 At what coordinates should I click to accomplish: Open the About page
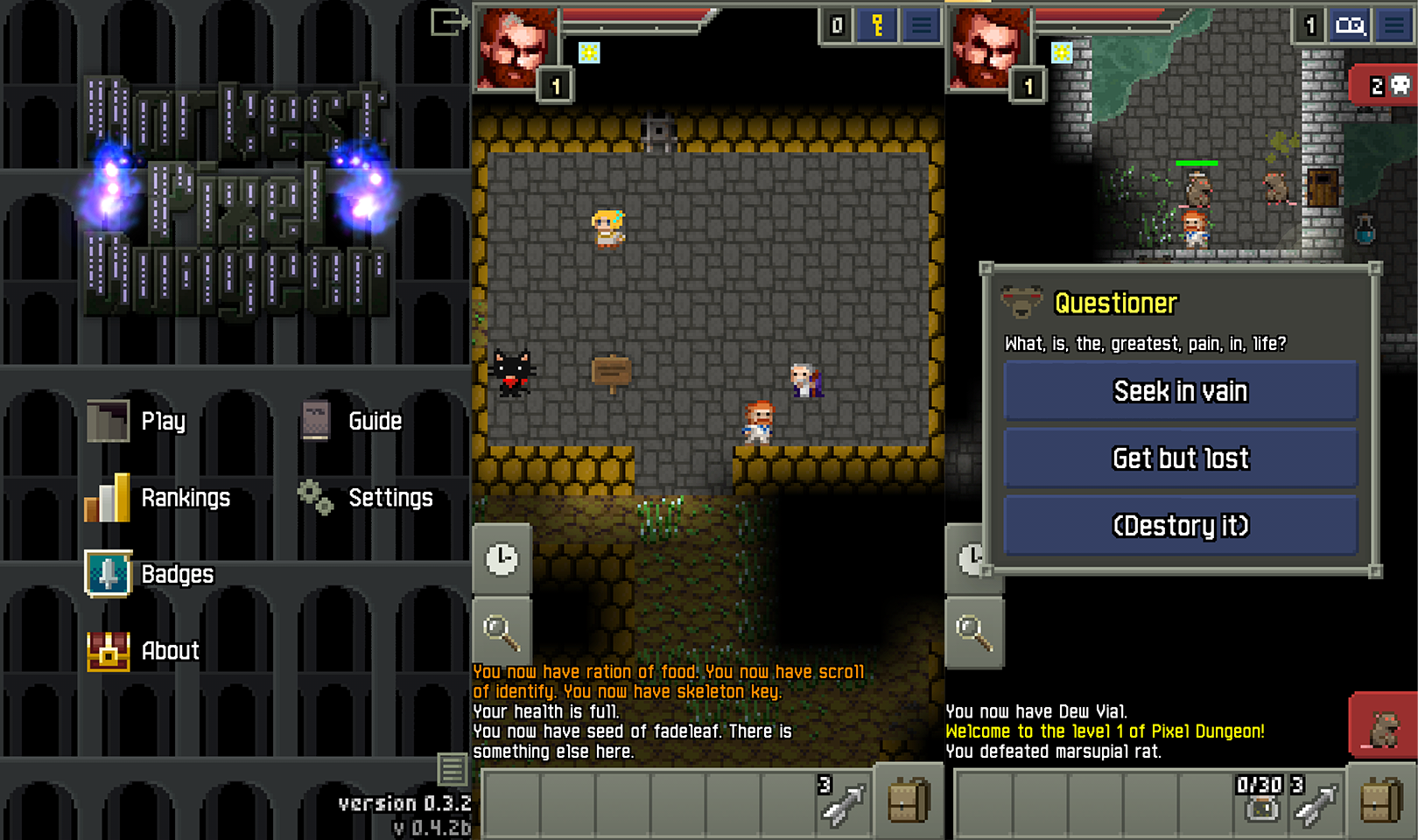pyautogui.click(x=144, y=651)
